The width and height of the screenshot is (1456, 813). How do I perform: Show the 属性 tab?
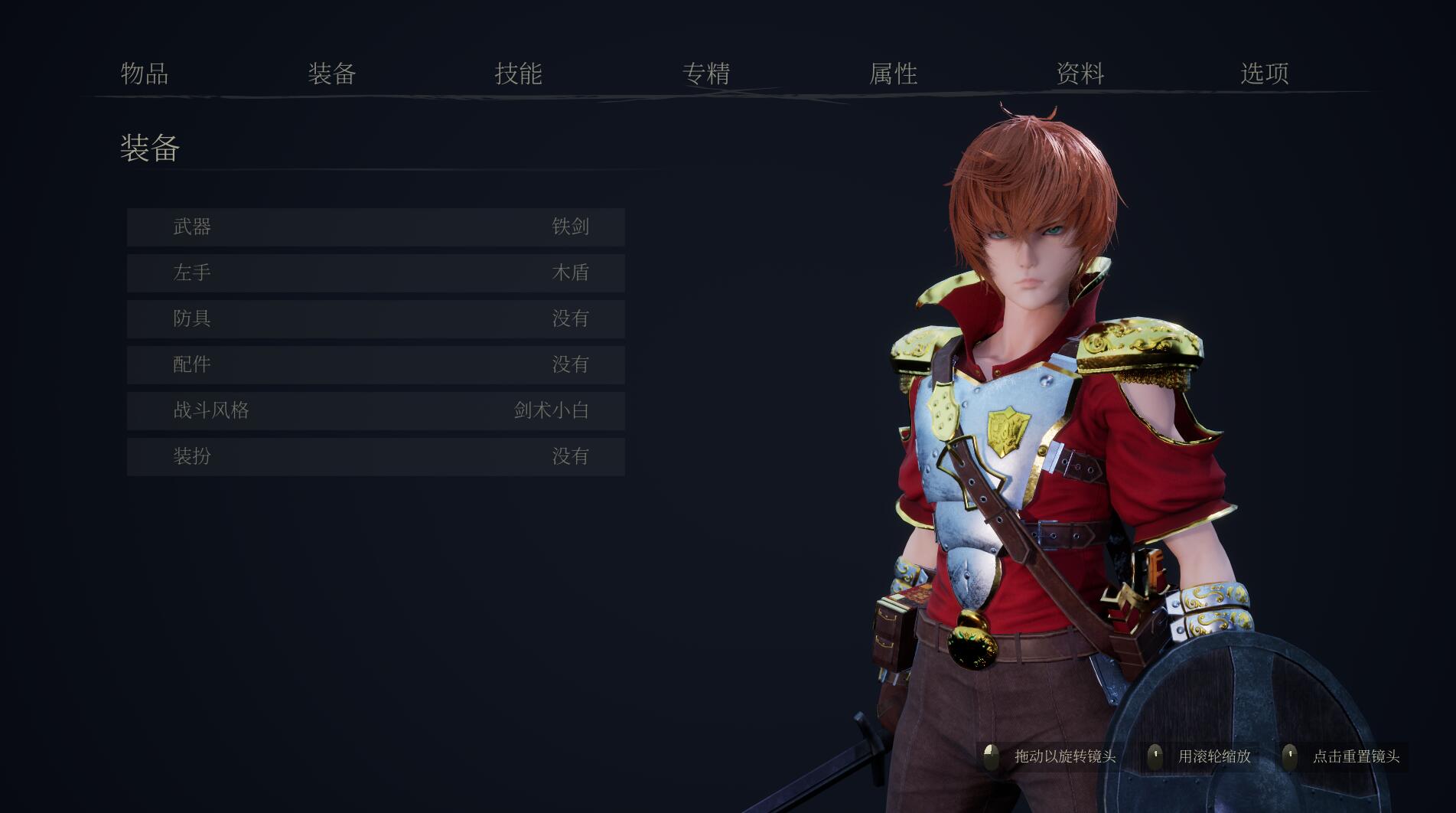(893, 73)
